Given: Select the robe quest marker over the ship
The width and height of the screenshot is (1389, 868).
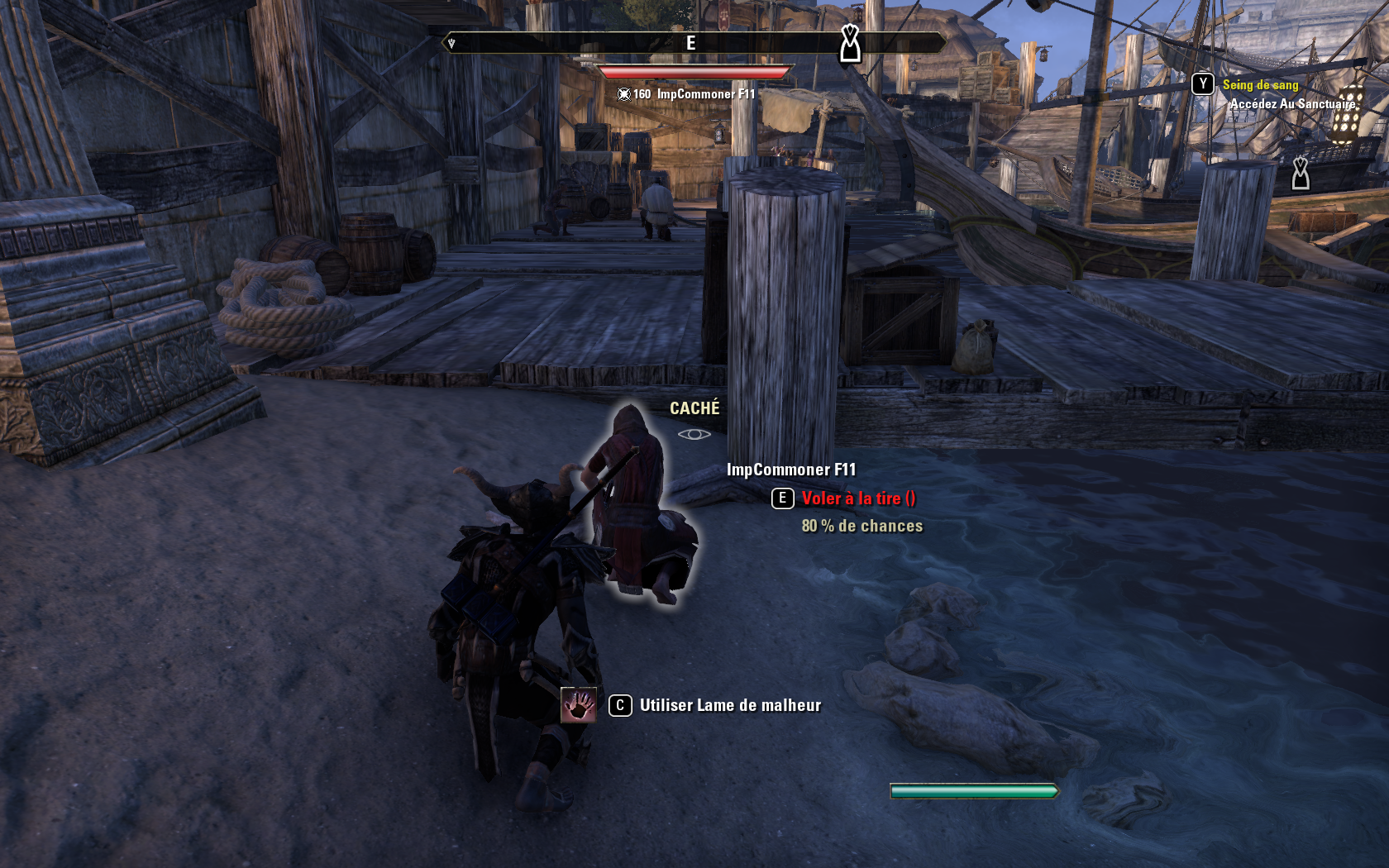Looking at the screenshot, I should (x=1301, y=174).
